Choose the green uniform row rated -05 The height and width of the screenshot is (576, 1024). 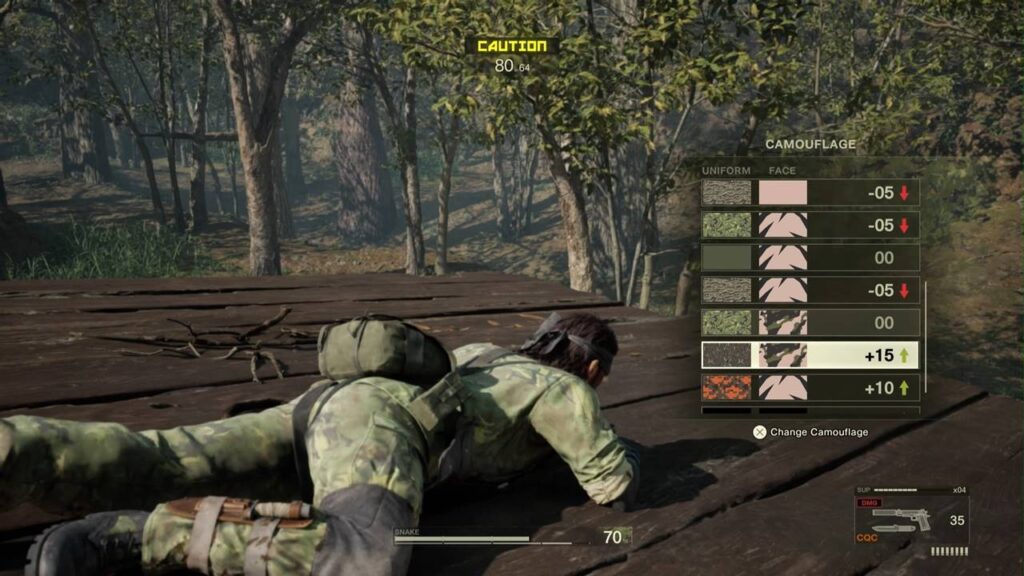tap(809, 226)
